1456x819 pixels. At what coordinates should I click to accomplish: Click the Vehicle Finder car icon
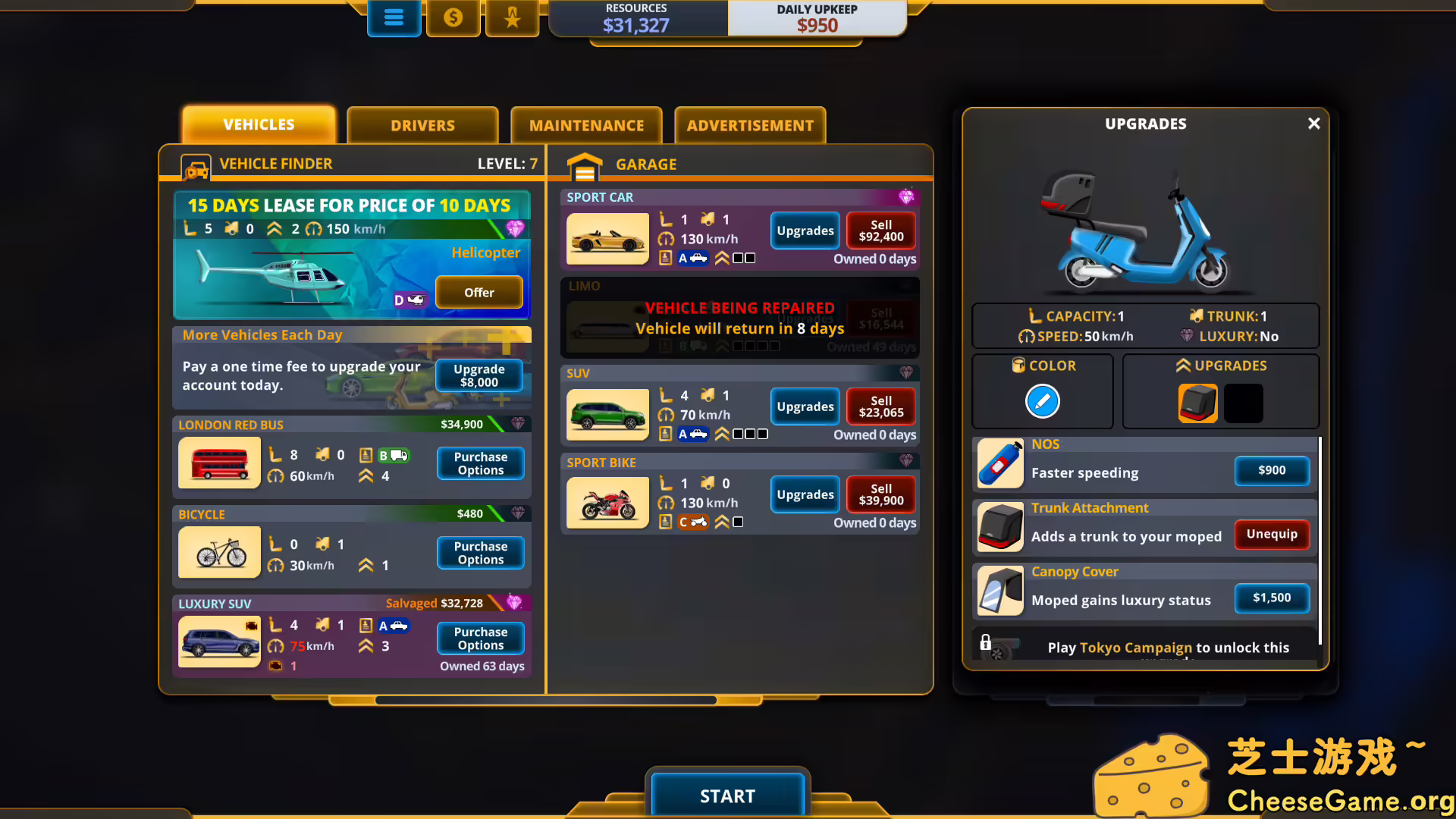[196, 167]
